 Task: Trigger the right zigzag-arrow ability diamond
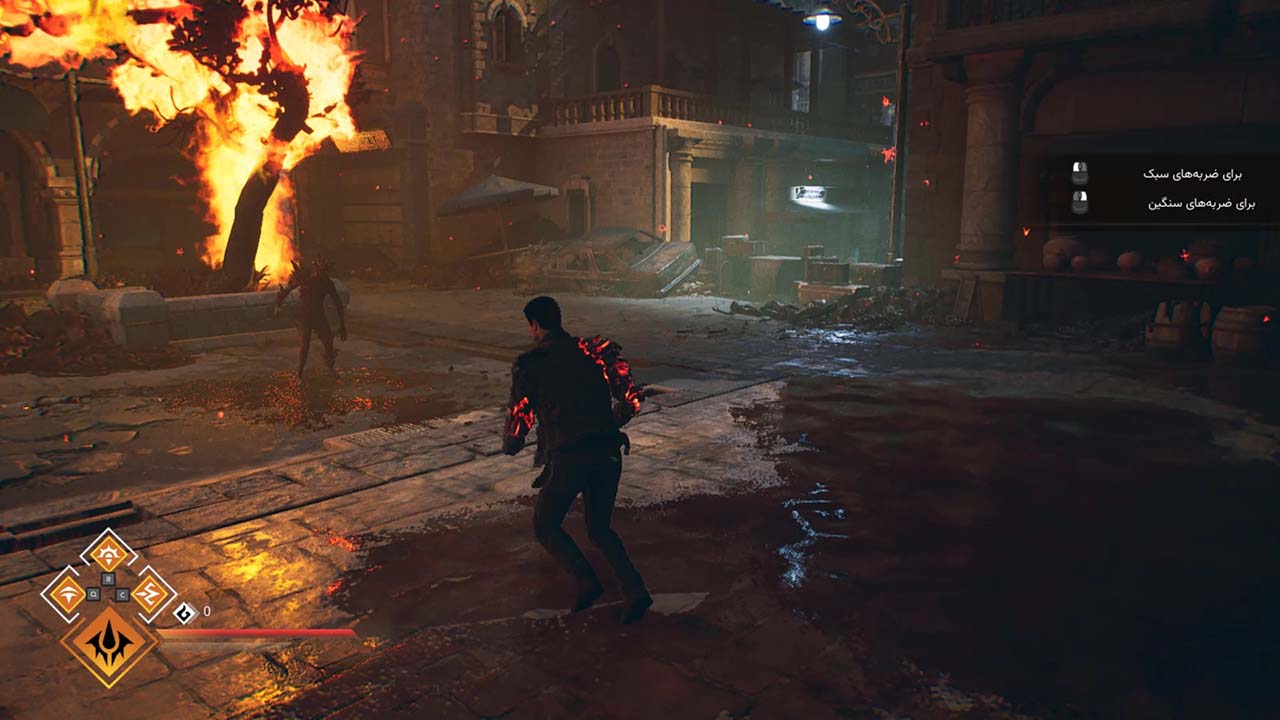point(150,594)
